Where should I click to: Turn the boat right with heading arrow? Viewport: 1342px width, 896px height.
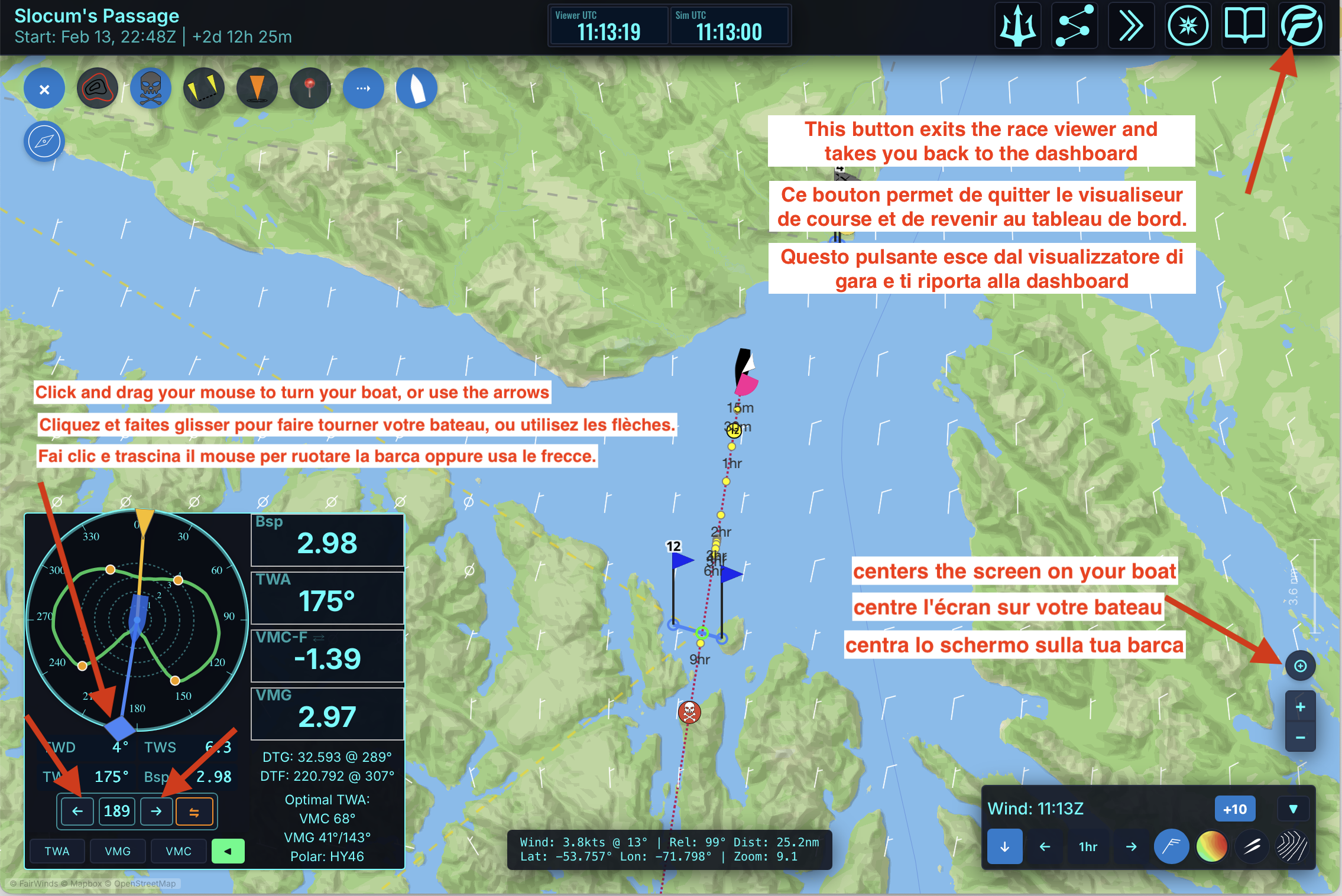[156, 811]
